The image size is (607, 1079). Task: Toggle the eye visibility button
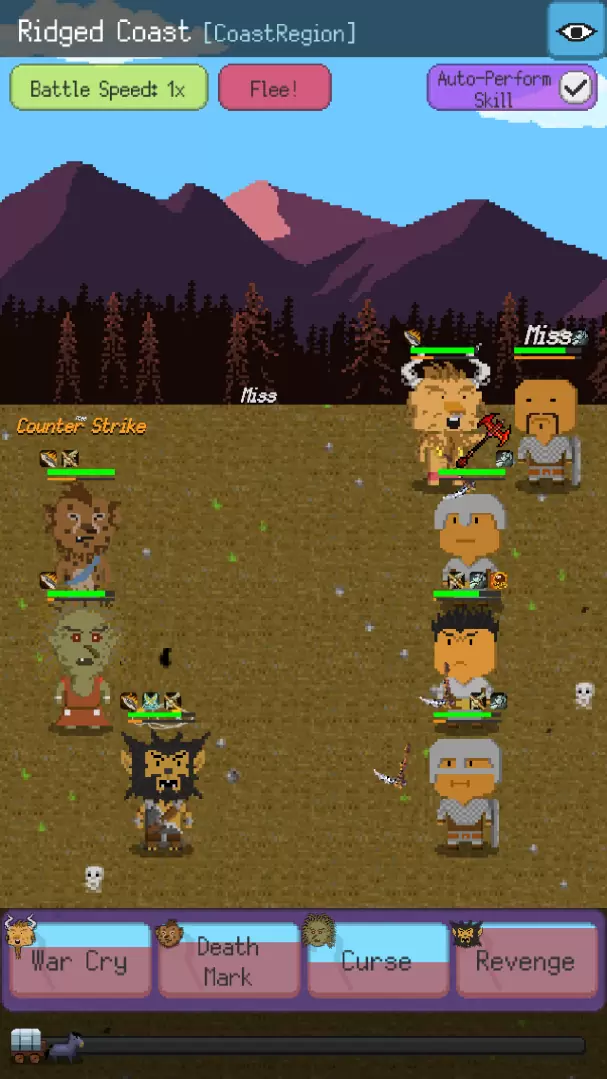pos(576,31)
